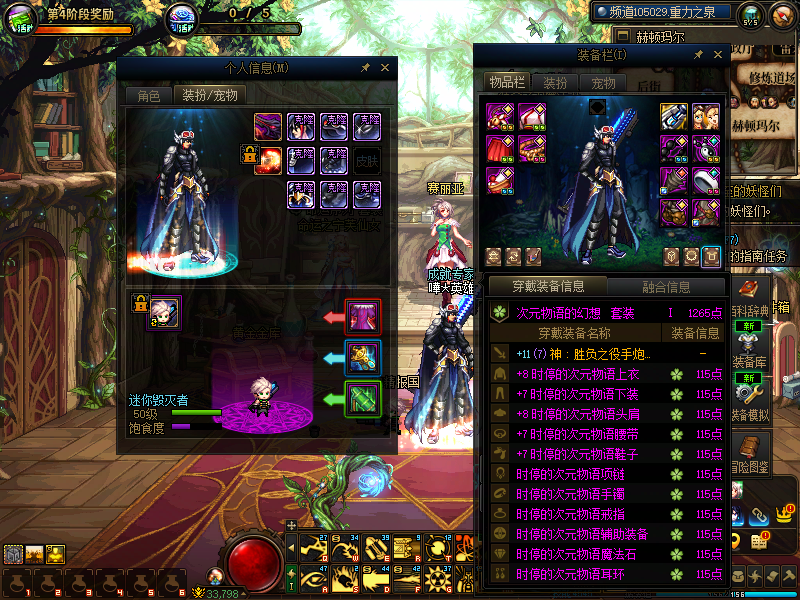Select the equipped hand cannon weapon slot
The image size is (800, 600).
(x=674, y=117)
